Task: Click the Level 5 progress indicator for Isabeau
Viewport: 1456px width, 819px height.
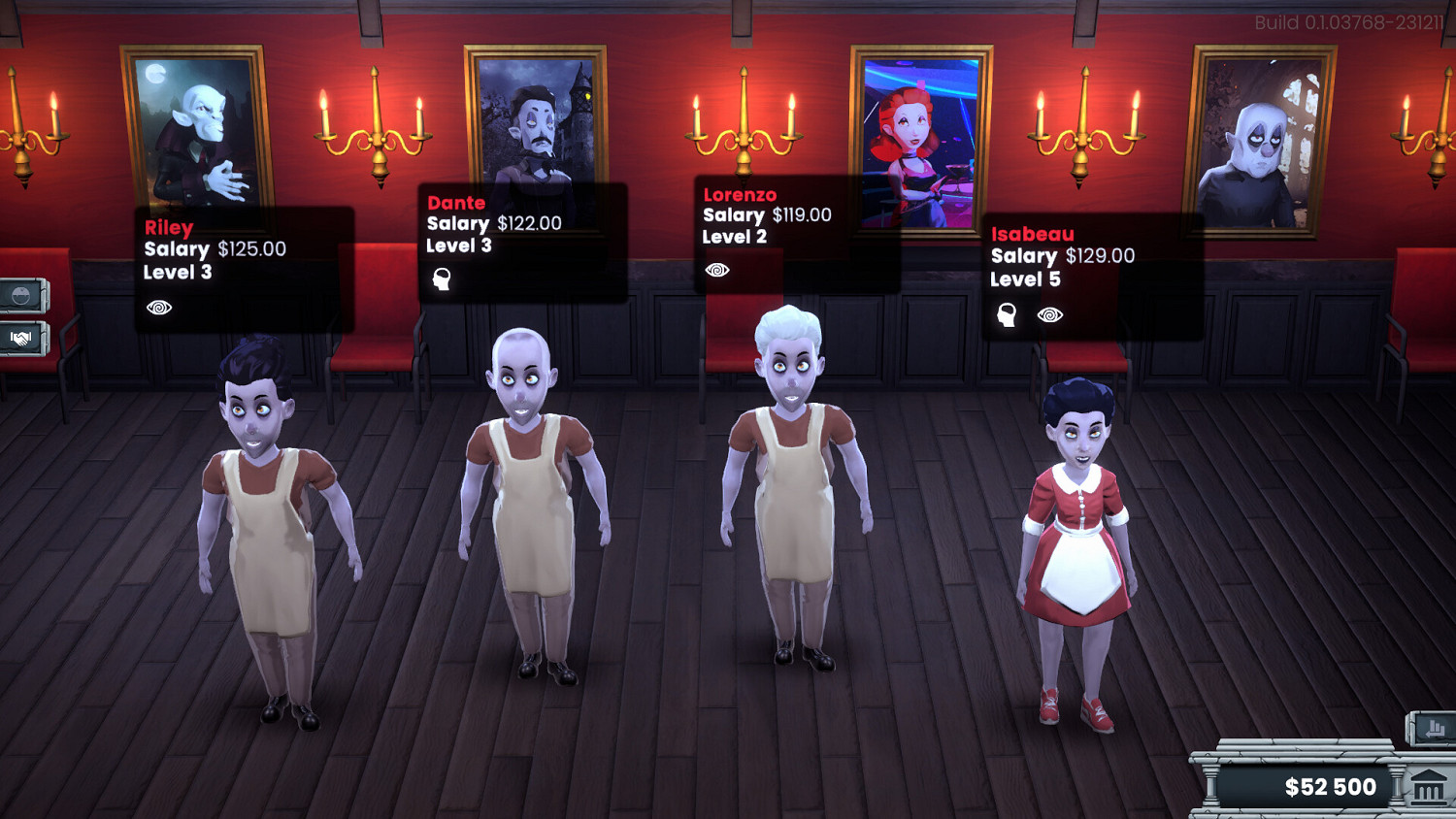Action: click(x=1025, y=279)
